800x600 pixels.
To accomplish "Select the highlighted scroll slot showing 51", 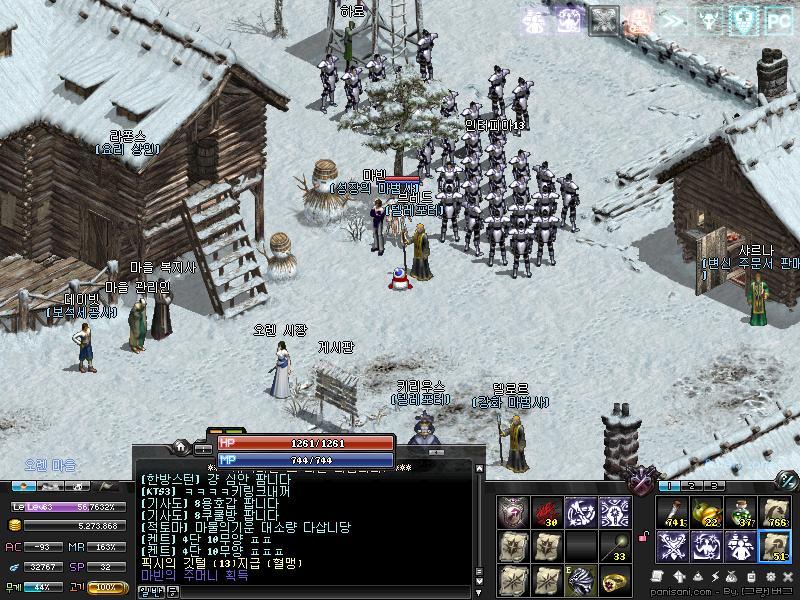I will pos(773,544).
